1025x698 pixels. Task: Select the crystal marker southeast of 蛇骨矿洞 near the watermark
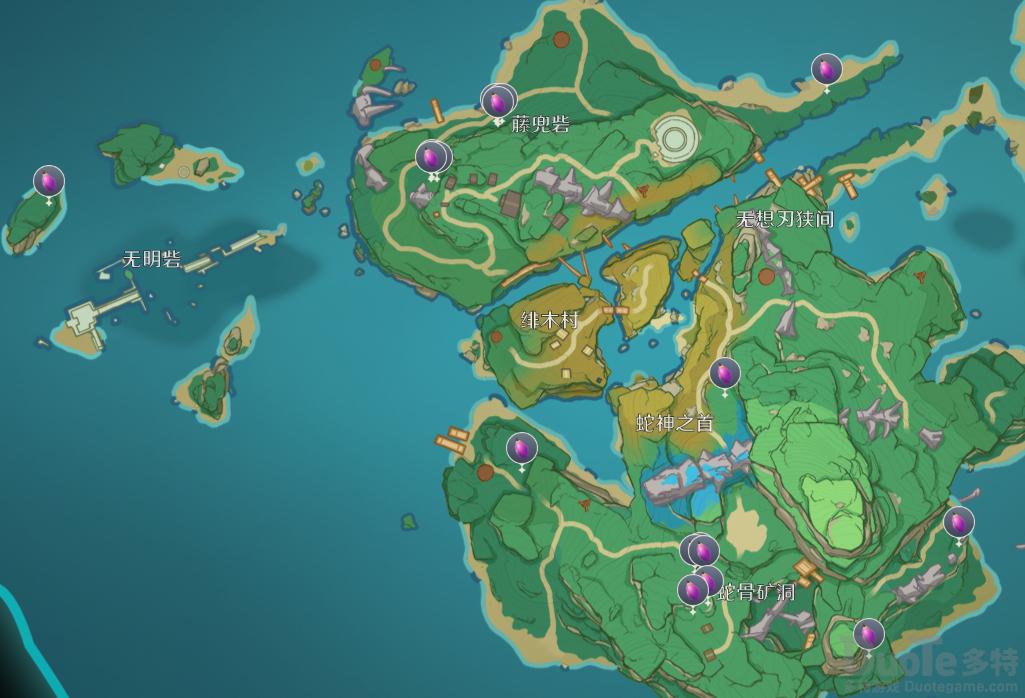868,633
